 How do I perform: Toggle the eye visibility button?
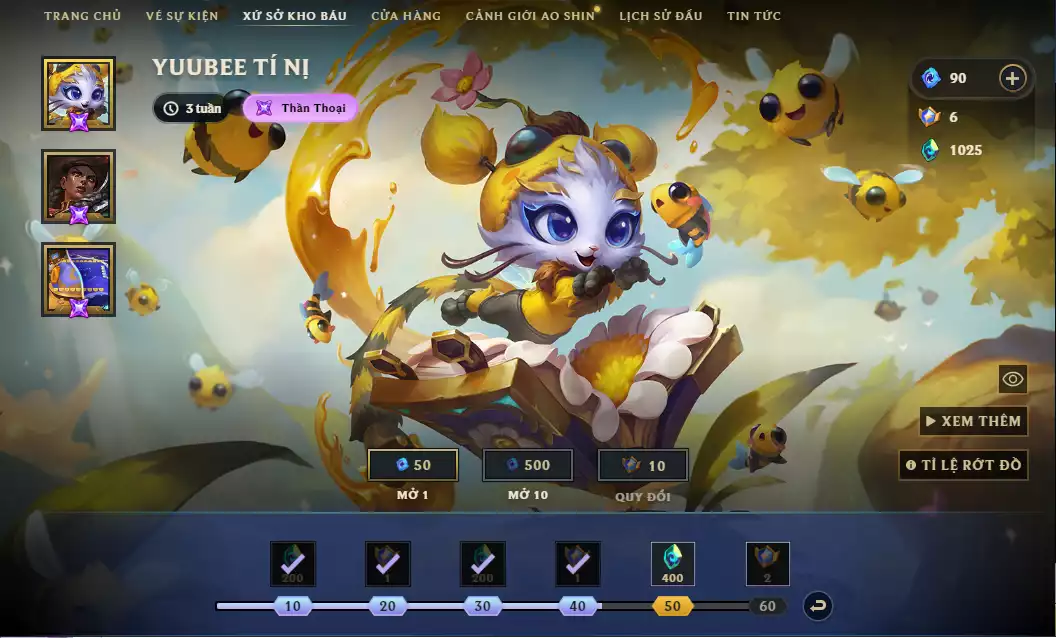coord(1013,379)
